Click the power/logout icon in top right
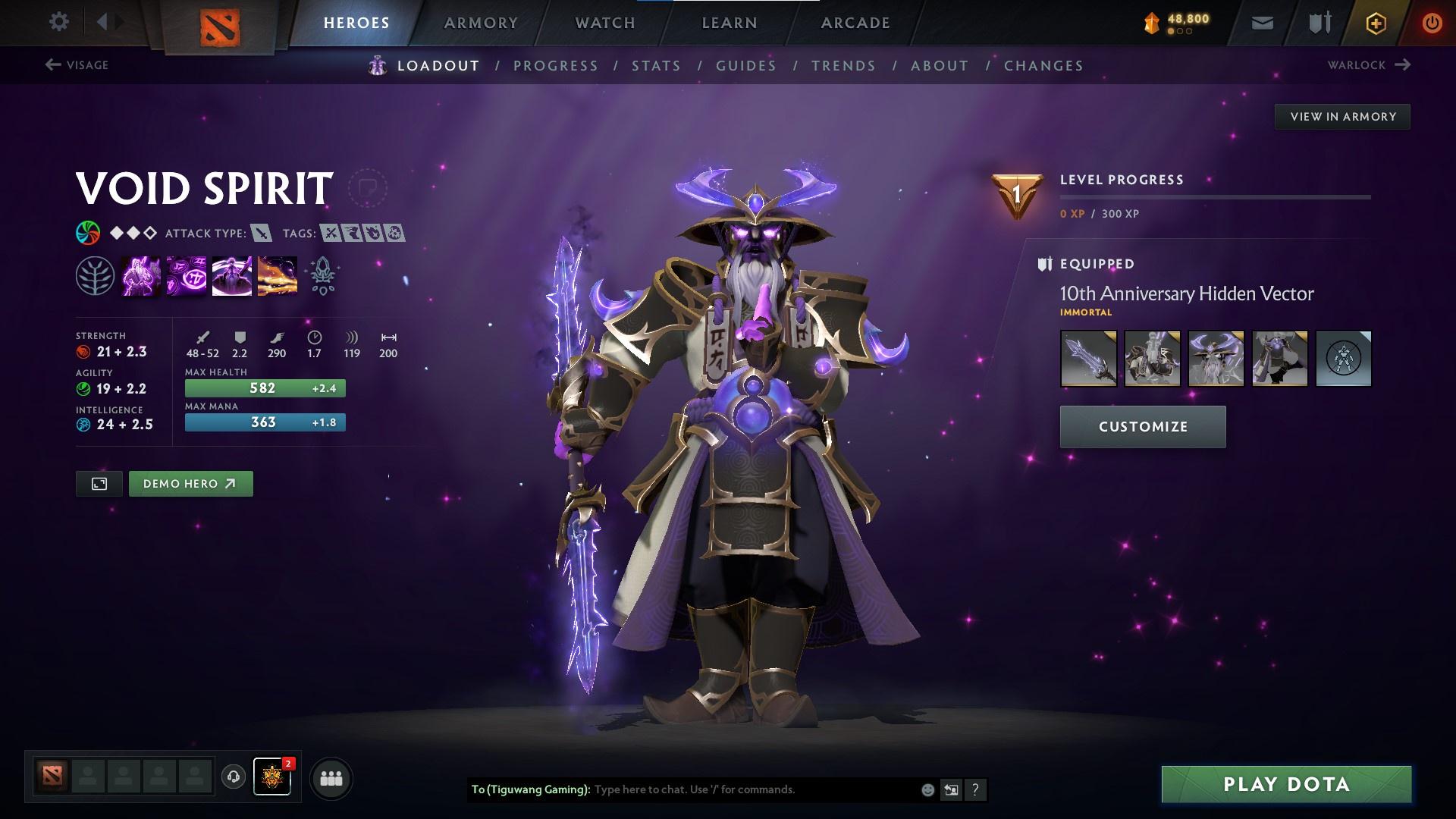1456x819 pixels. coord(1431,22)
